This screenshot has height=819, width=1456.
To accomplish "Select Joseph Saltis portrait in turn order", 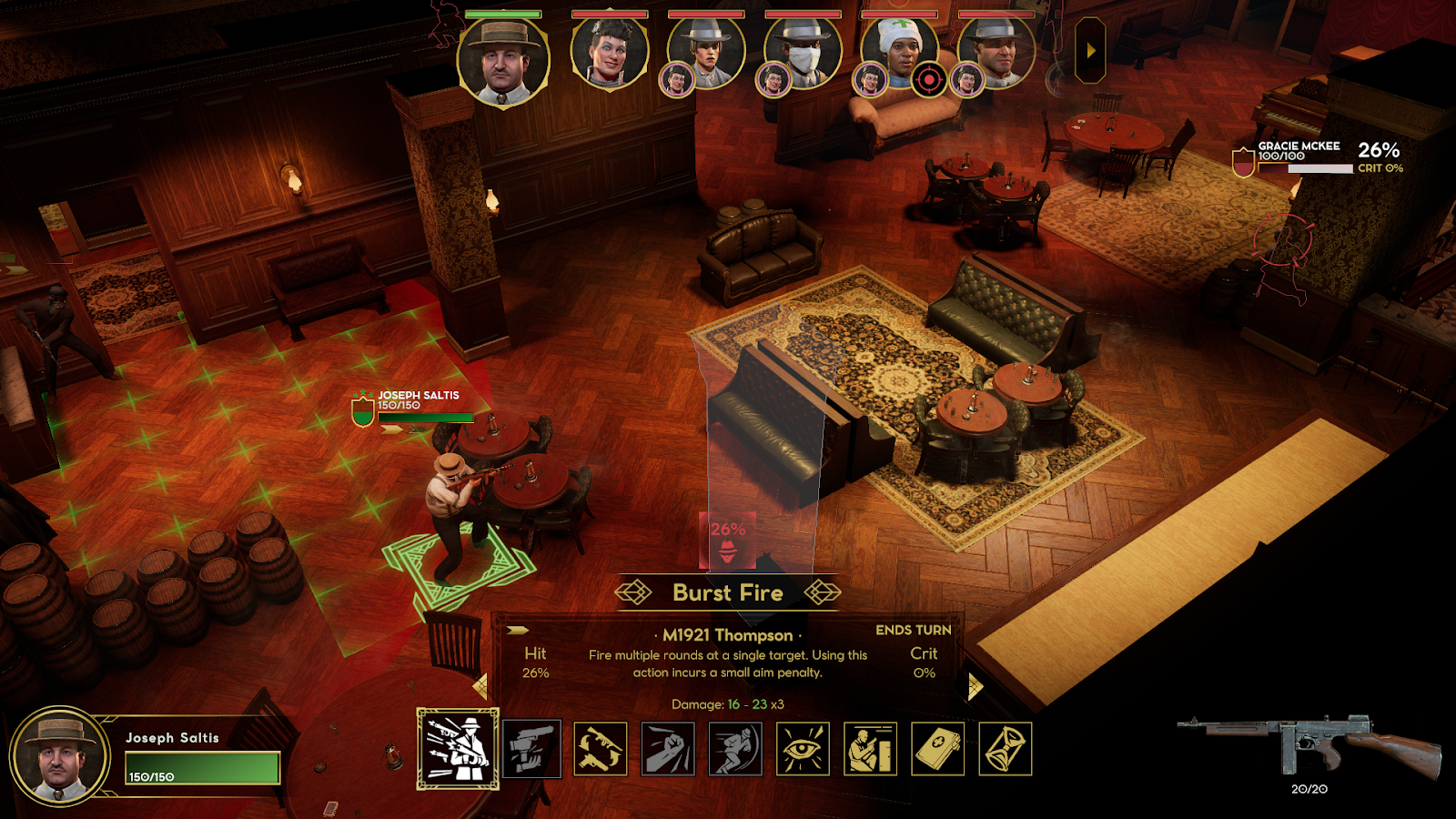I will (503, 60).
